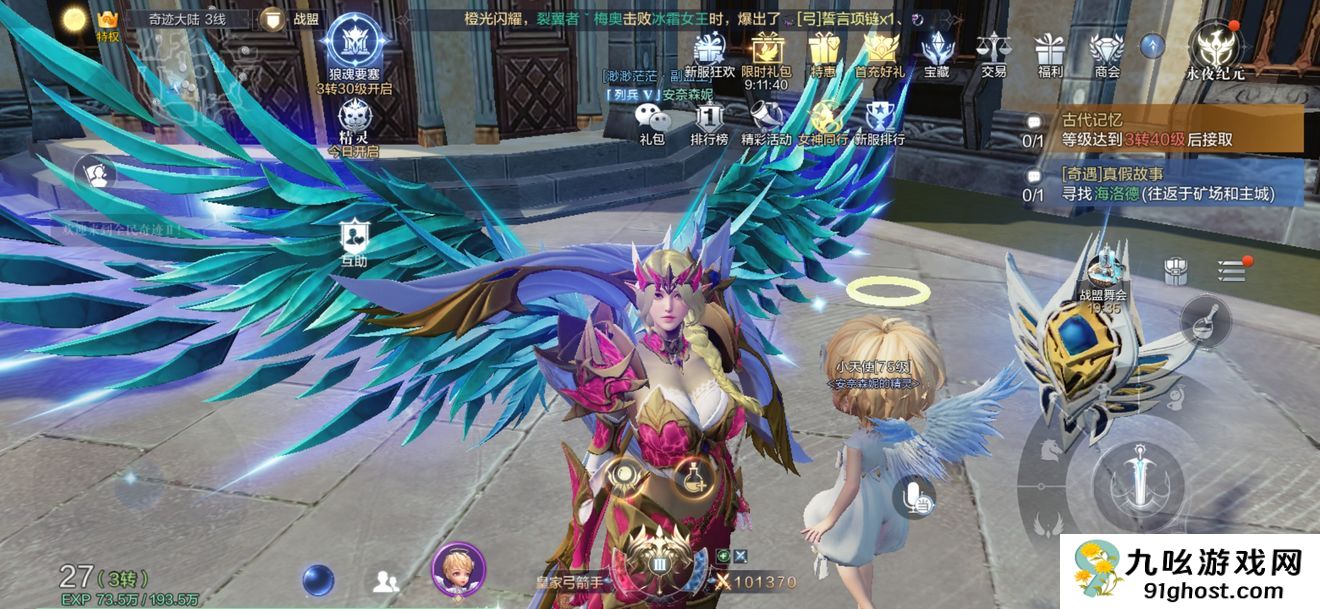Screen dimensions: 1320x609
Task: Open the 互助 mutual aid icon
Action: 353,243
